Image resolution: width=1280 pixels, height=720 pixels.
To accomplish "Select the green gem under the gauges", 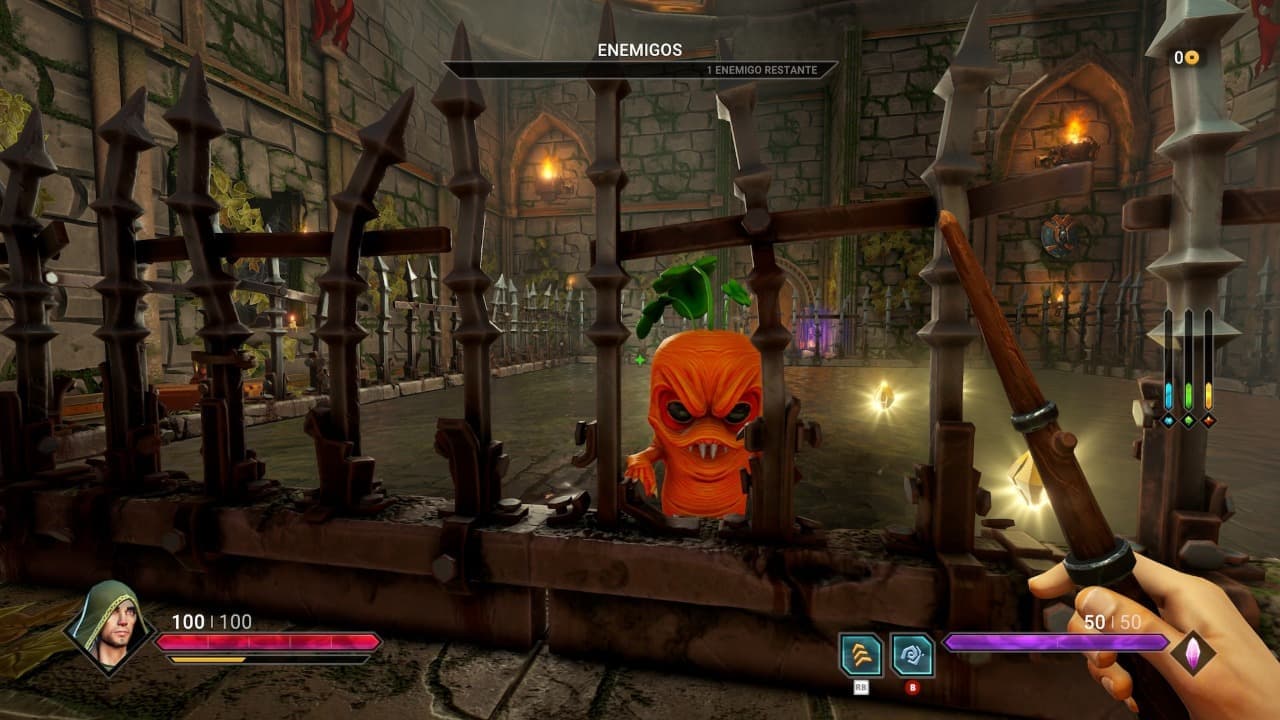I will coord(1188,421).
